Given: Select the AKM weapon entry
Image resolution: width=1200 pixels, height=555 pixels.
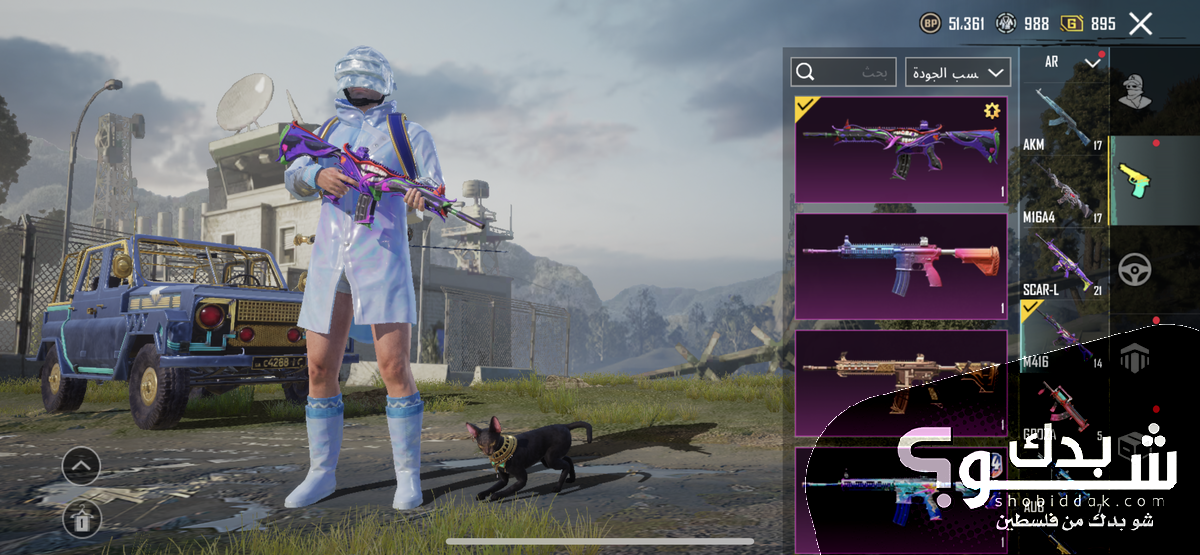Looking at the screenshot, I should click(1063, 118).
